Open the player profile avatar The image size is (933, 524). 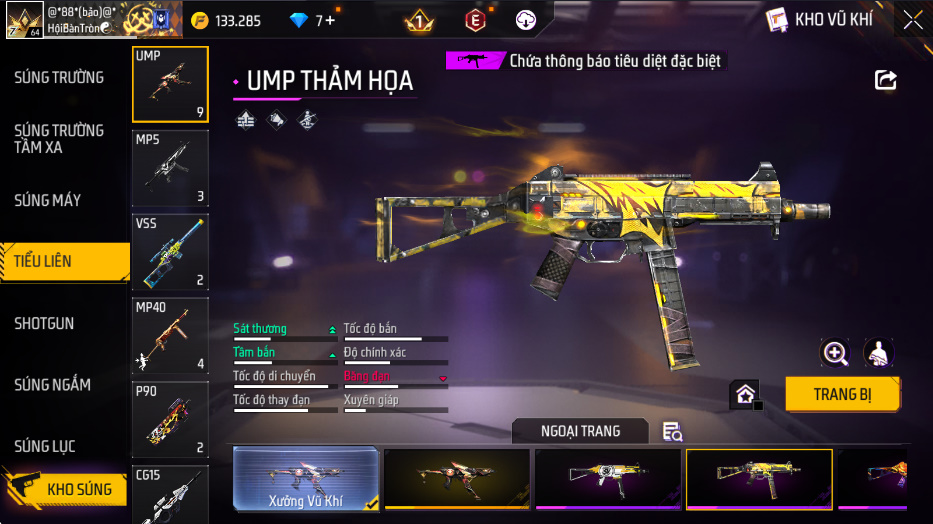(24, 19)
